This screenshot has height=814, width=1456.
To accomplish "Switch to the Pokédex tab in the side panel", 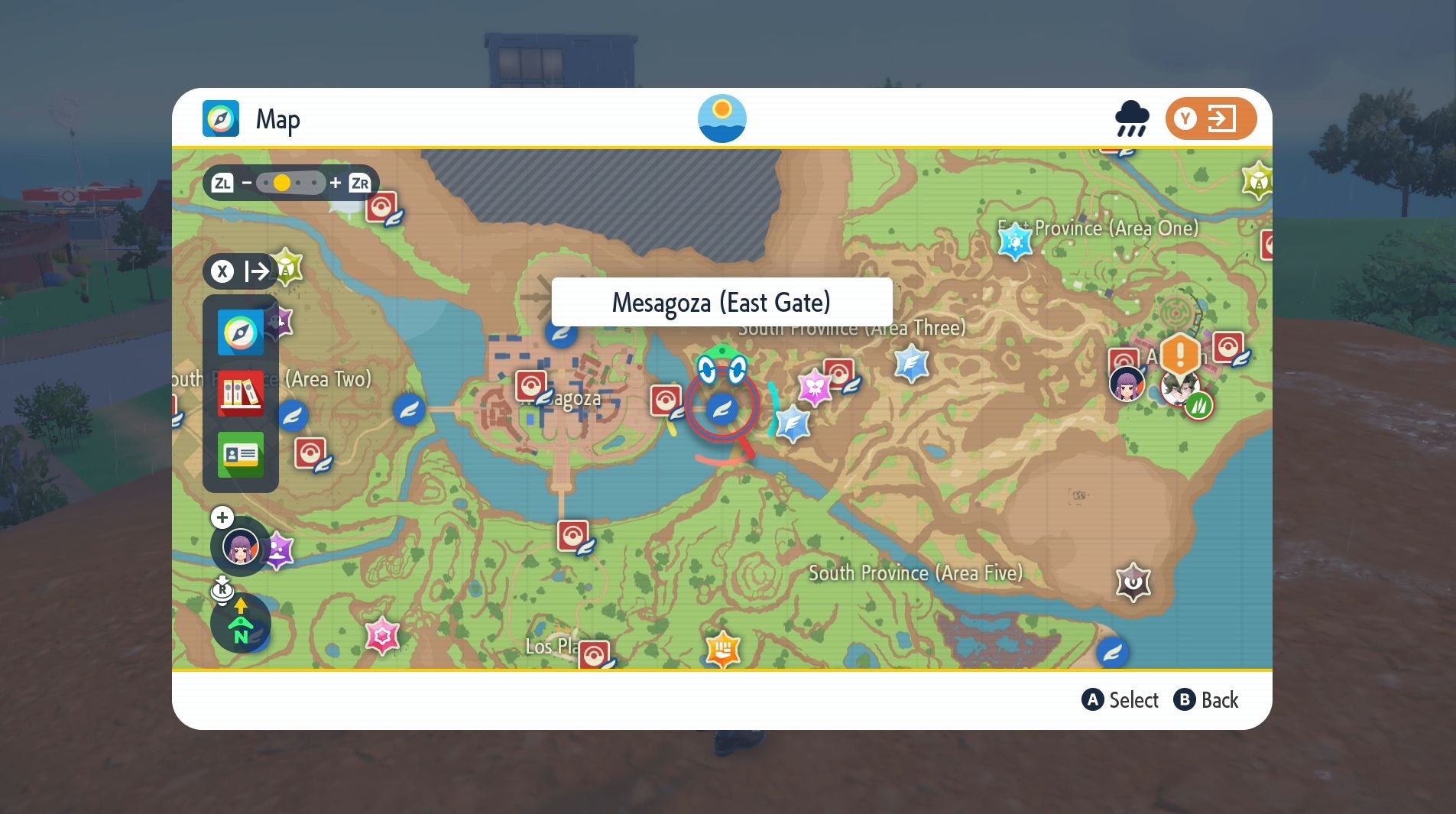I will point(240,394).
